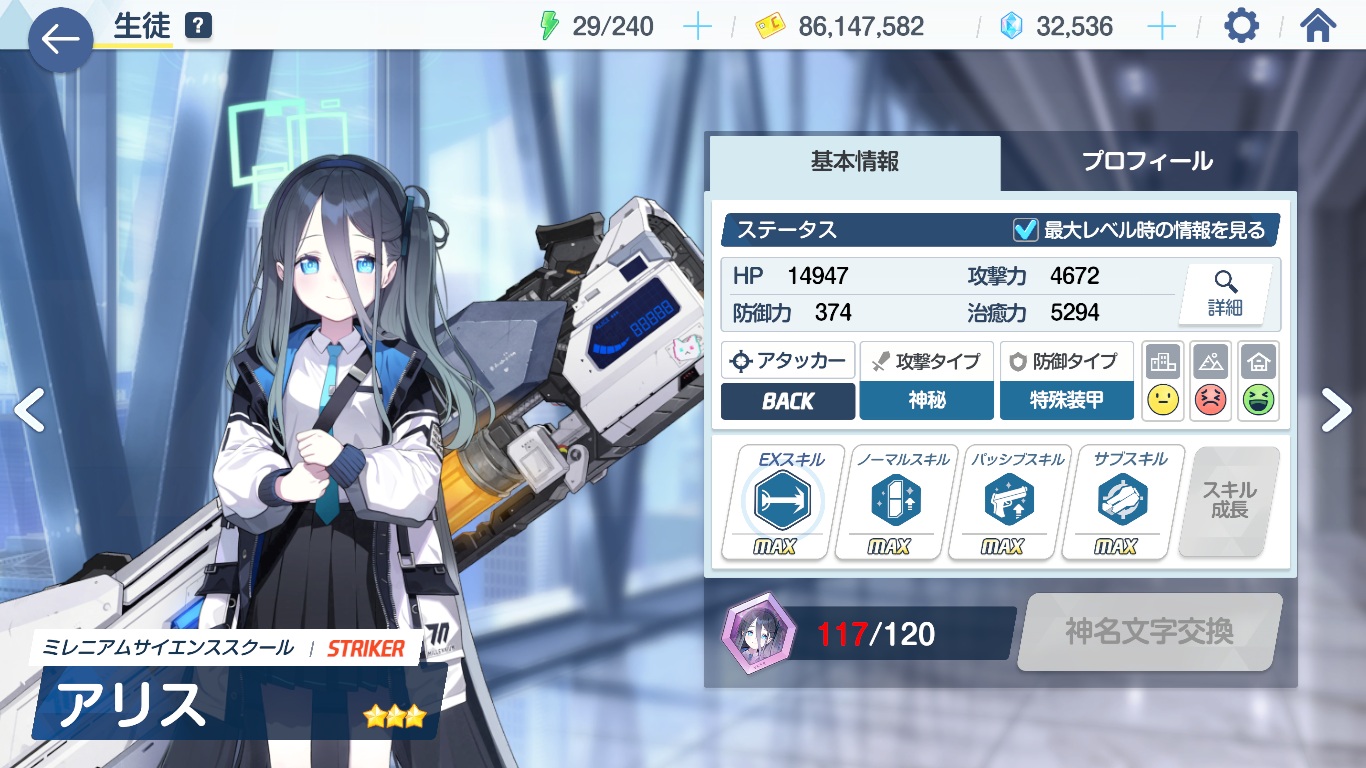Add blue gems with the plus button

point(1161,27)
